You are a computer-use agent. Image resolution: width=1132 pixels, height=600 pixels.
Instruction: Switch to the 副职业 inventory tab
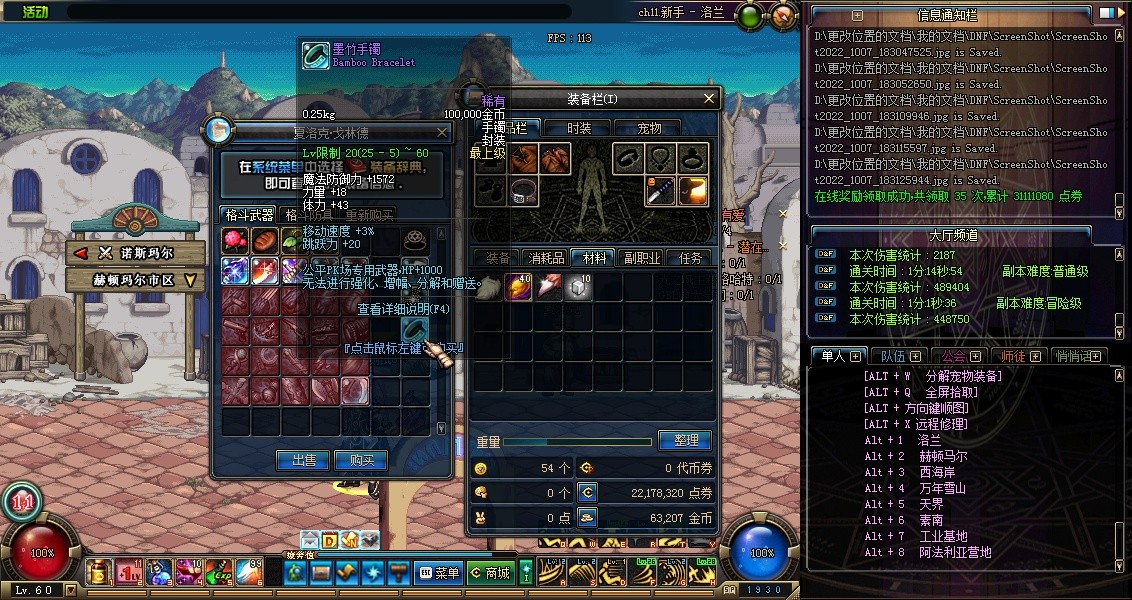pyautogui.click(x=640, y=258)
